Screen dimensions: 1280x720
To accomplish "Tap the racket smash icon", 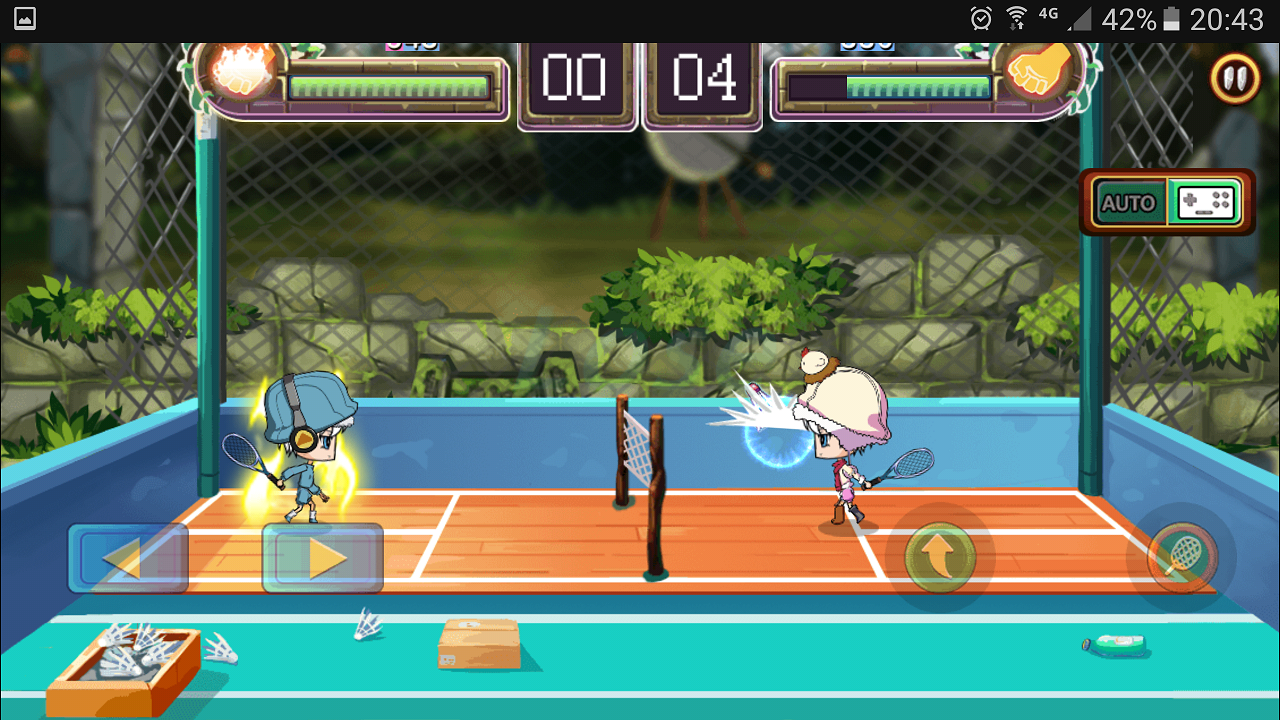I will 1183,557.
